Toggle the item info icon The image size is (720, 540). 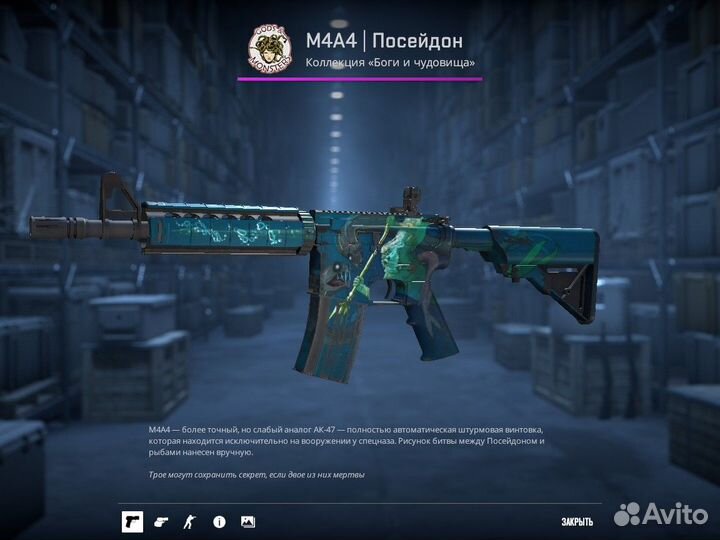[219, 521]
